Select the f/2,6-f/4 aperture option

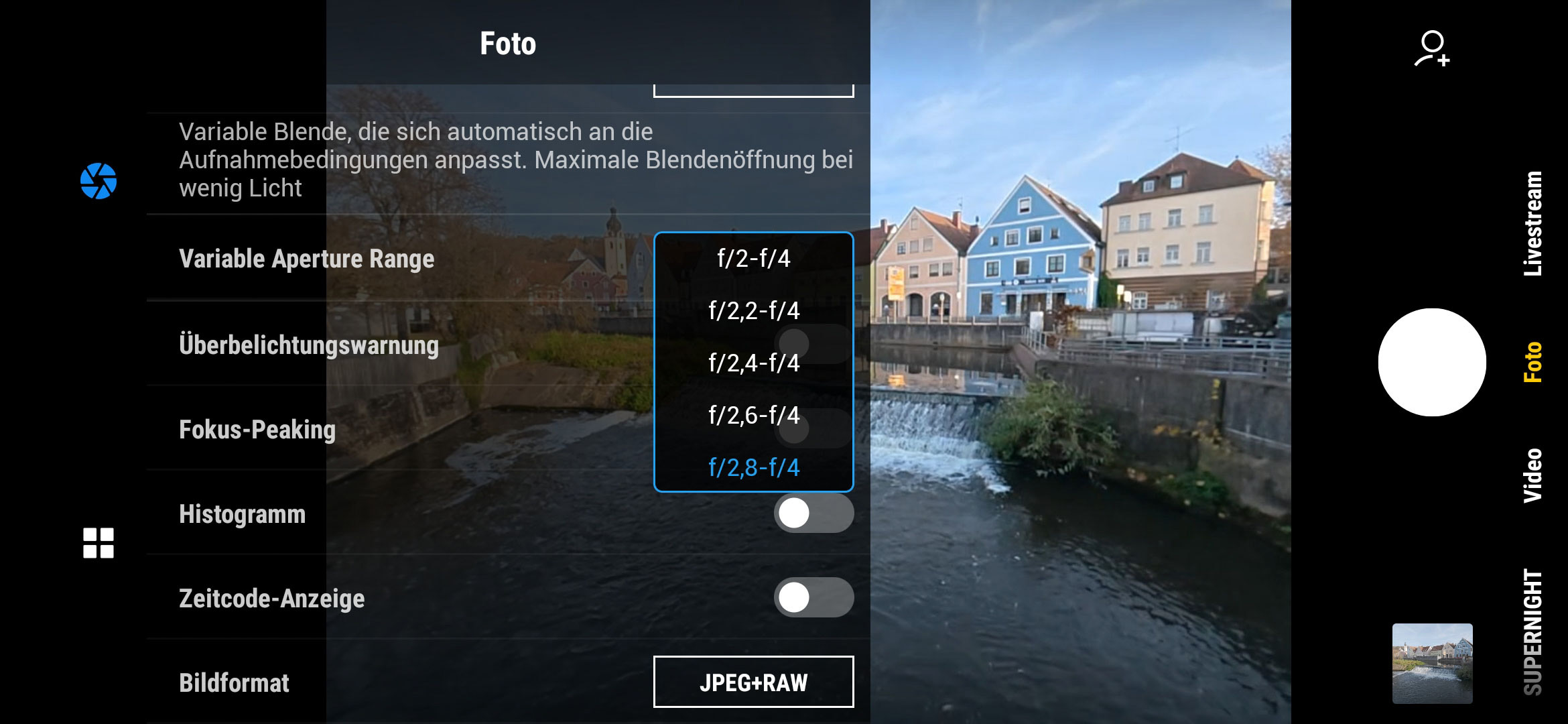coord(753,416)
